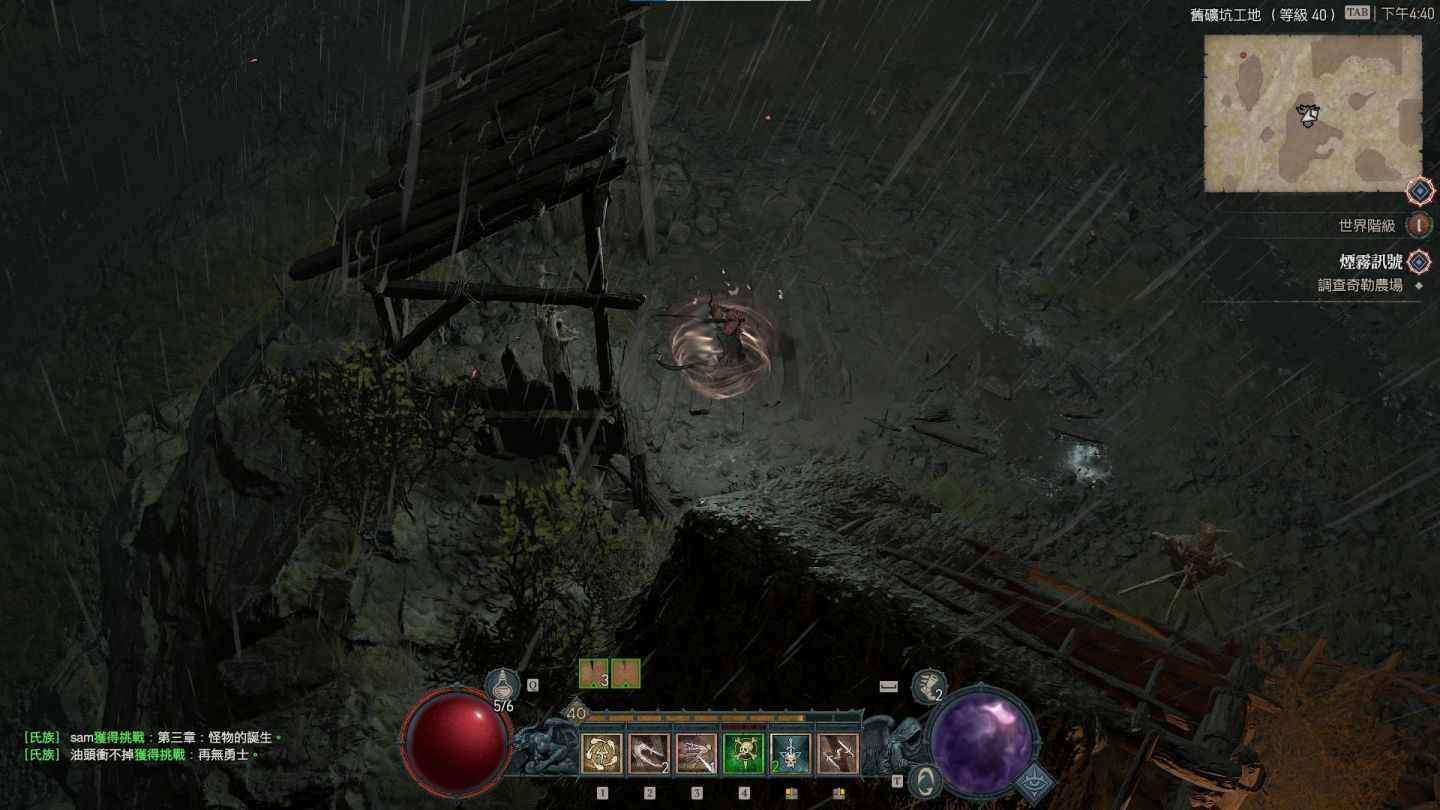Activate the circular arrows skill

pos(601,753)
